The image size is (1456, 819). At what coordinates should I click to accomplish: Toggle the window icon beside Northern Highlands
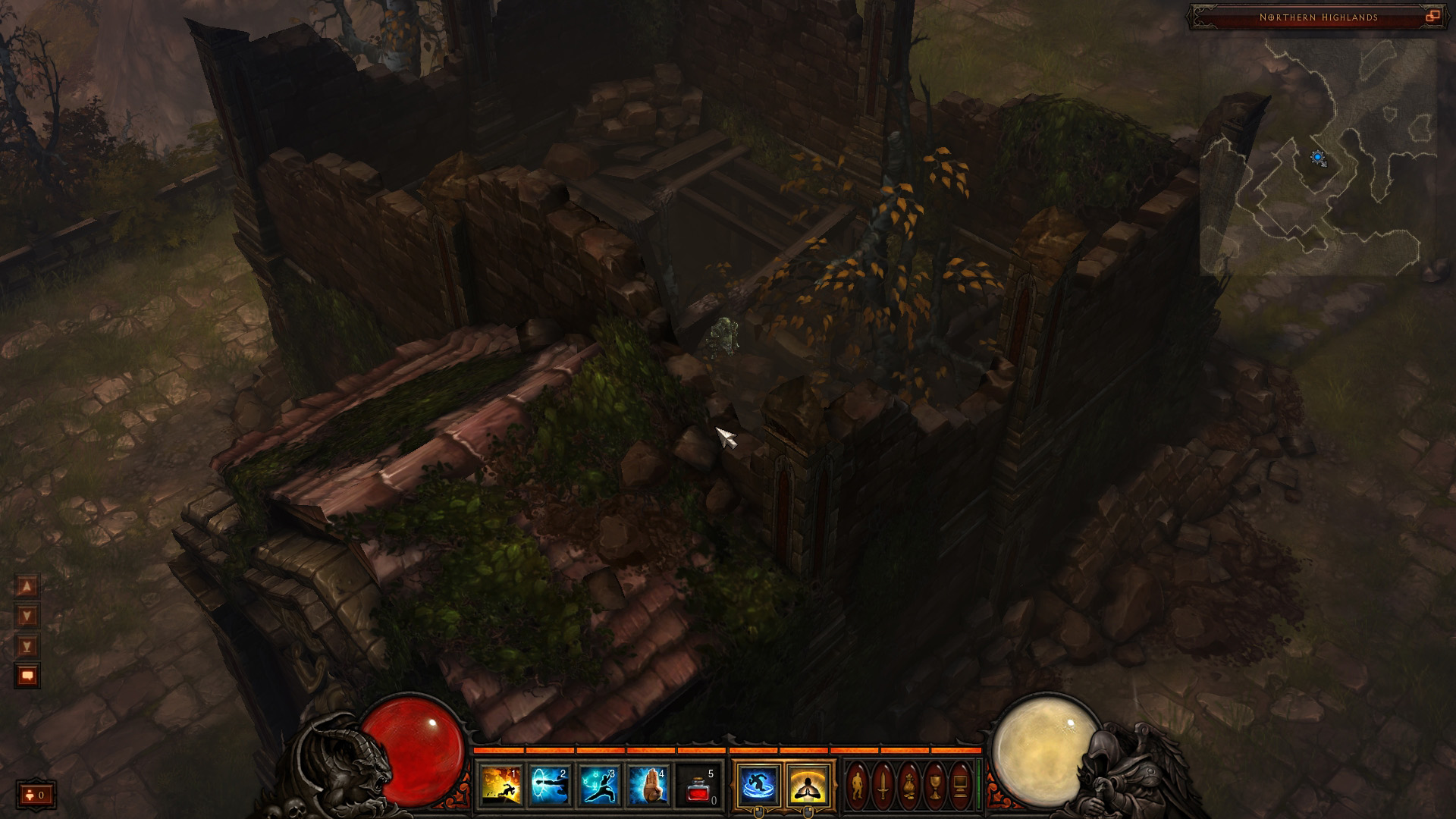tap(1432, 17)
